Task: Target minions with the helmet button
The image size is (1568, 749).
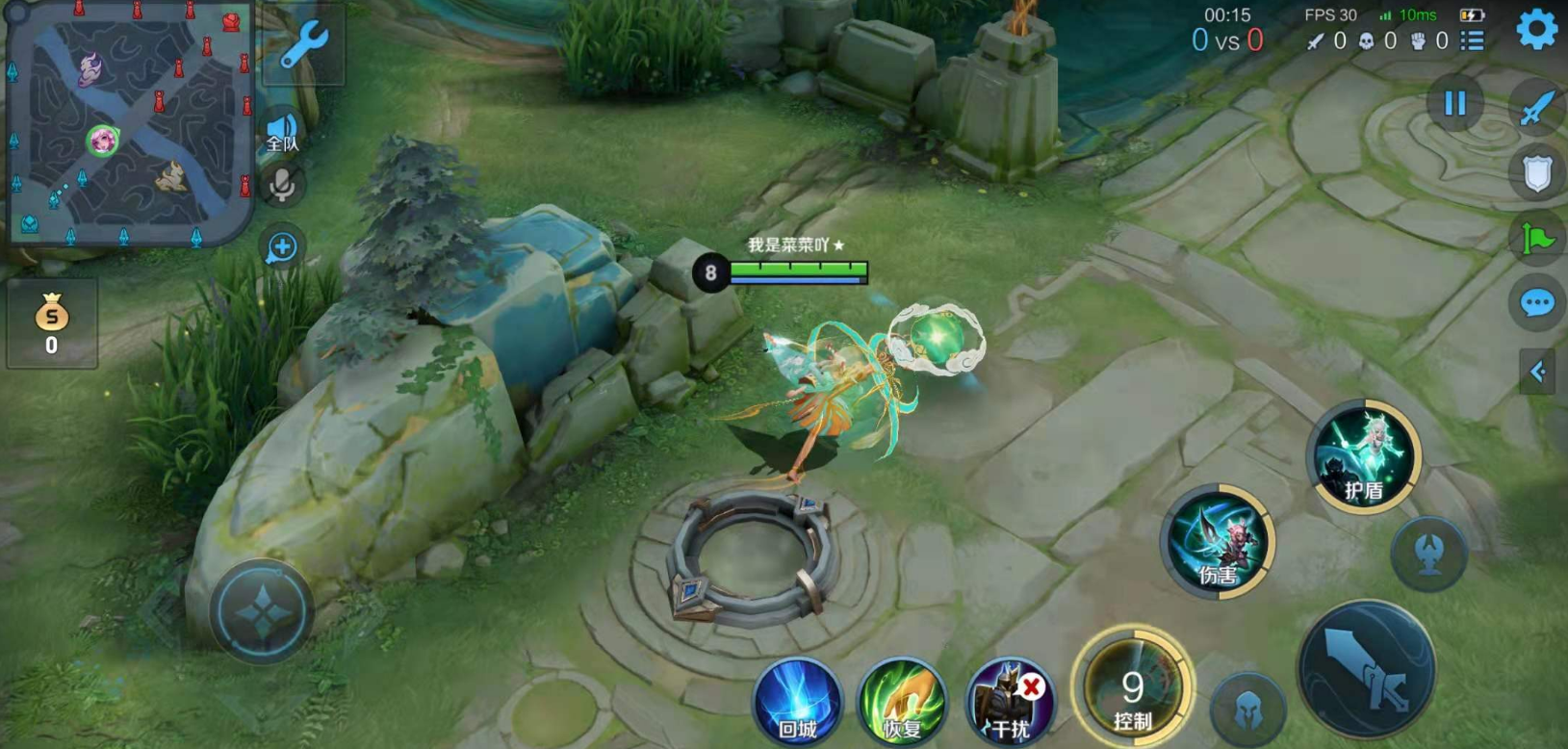Action: pyautogui.click(x=1247, y=709)
